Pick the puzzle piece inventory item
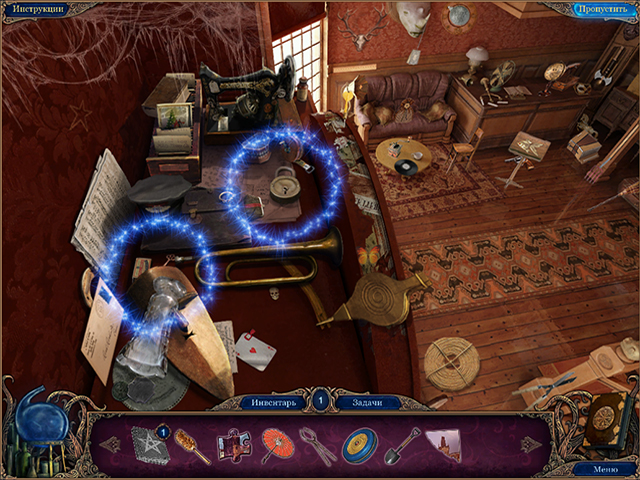640x480 pixels. (234, 443)
